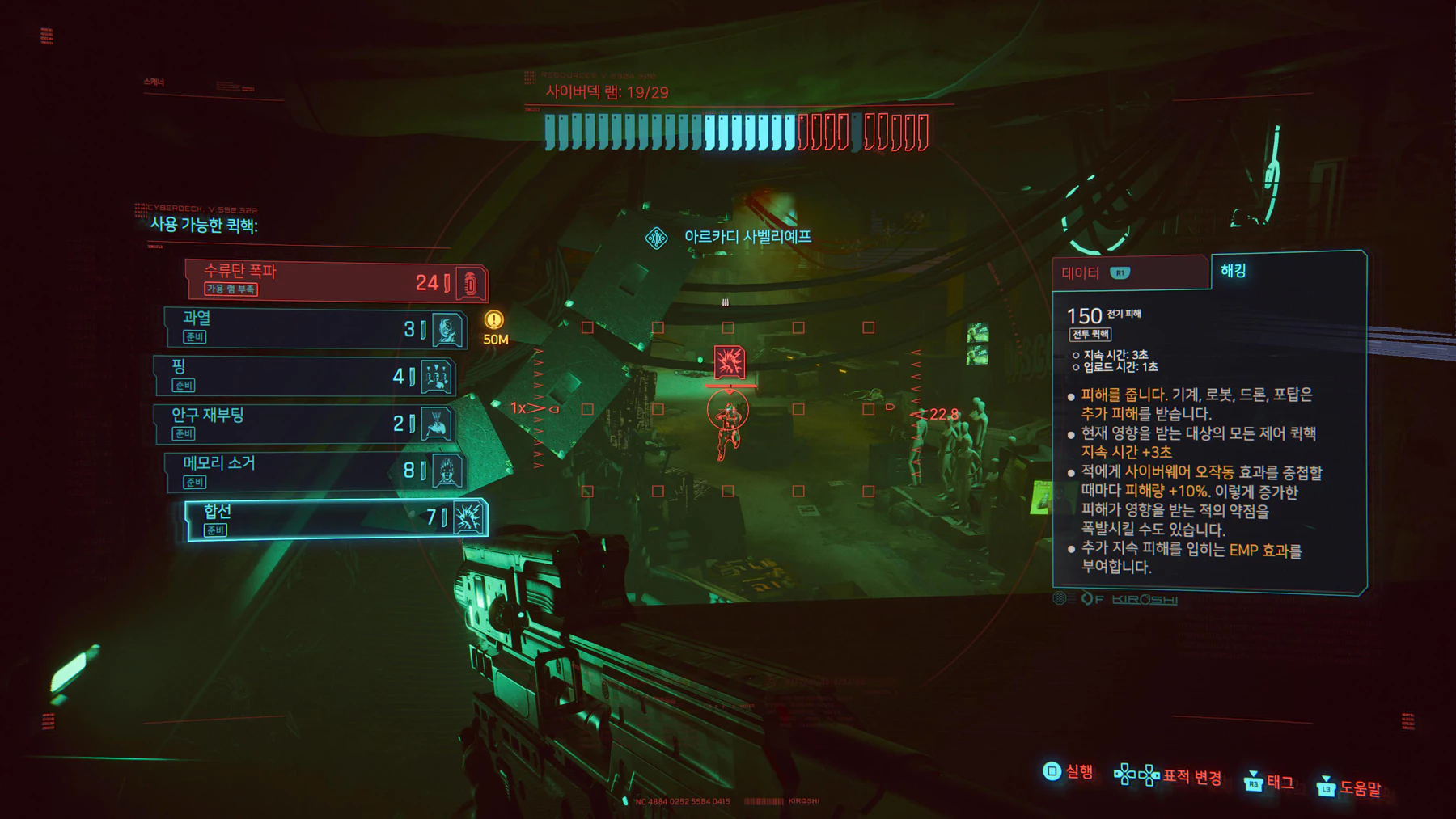Click the yellow 50M quest marker
The width and height of the screenshot is (1456, 819).
[494, 320]
